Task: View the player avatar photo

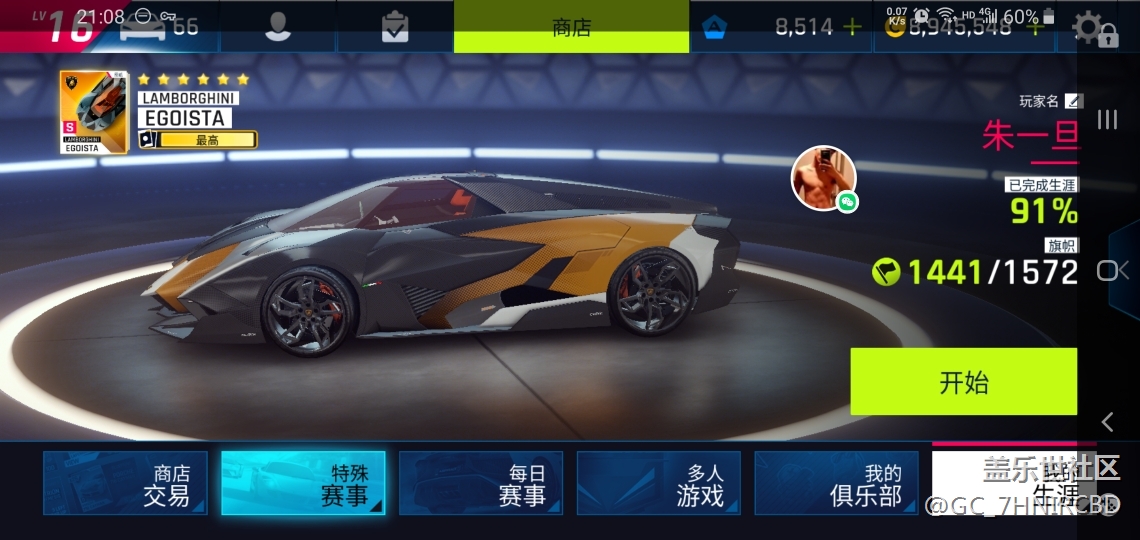Action: [823, 178]
